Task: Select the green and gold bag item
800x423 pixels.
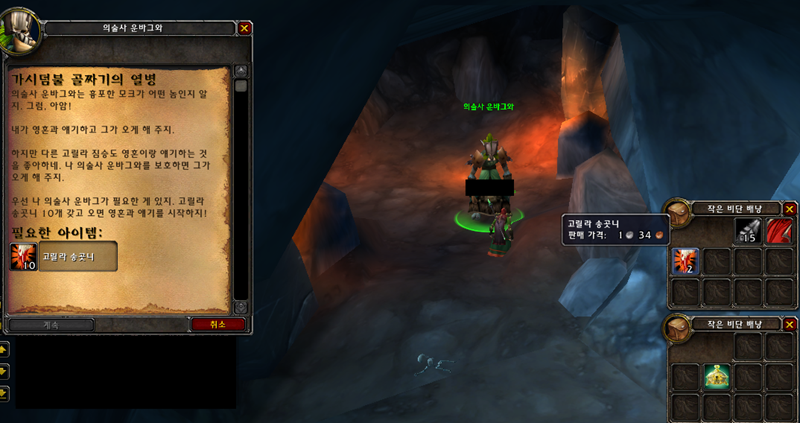Action: (x=716, y=376)
